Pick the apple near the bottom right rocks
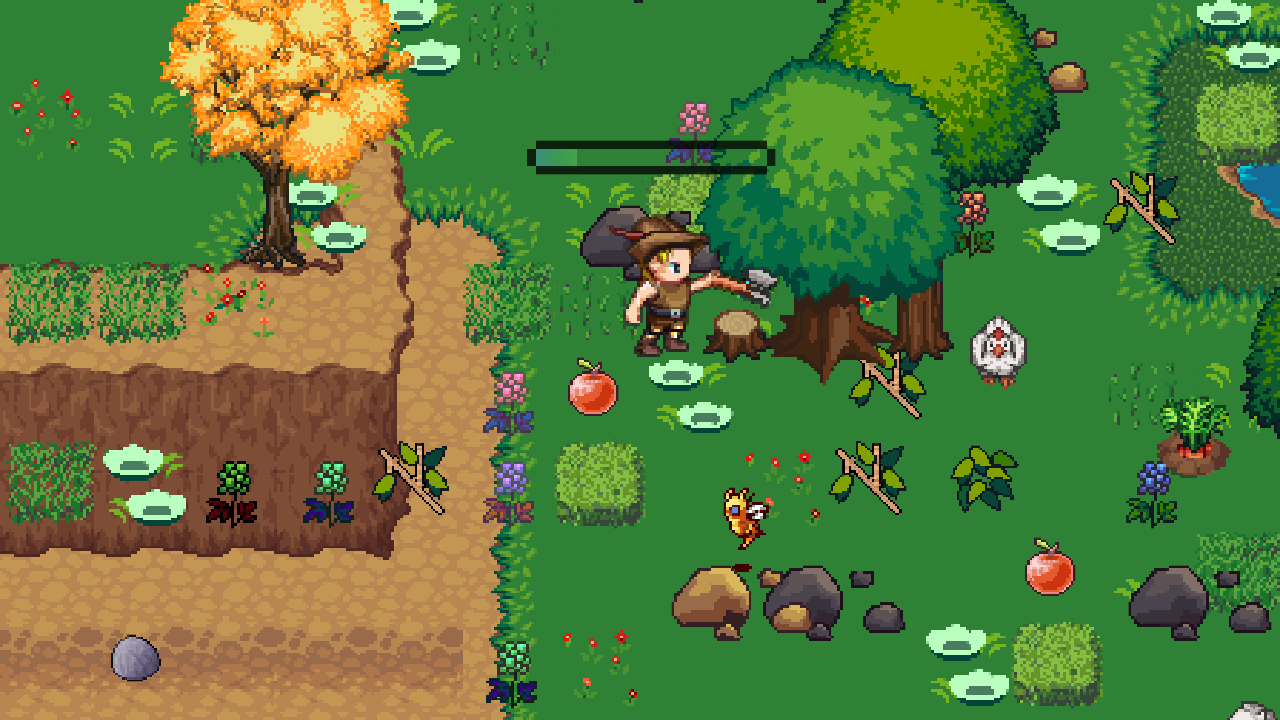Viewport: 1280px width, 720px height. (1048, 572)
